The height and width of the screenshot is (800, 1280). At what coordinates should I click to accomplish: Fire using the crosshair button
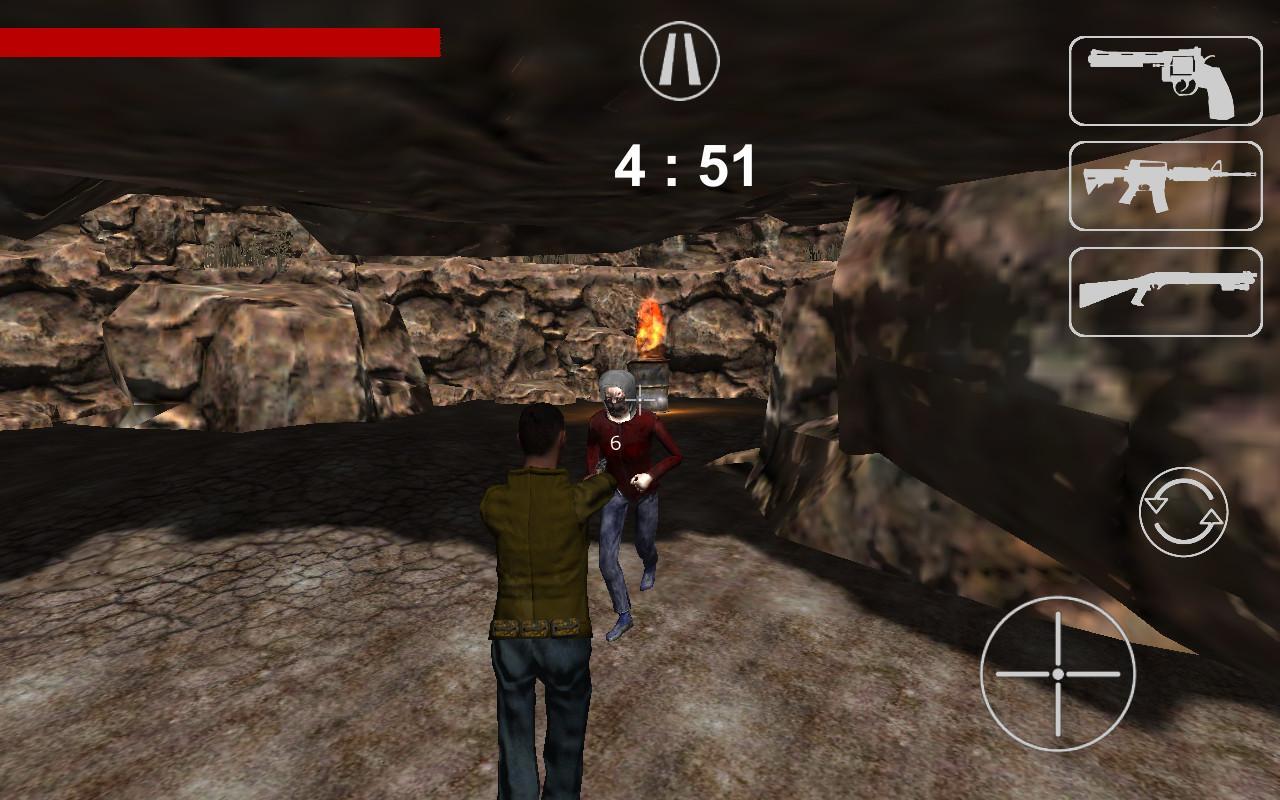(x=1057, y=673)
